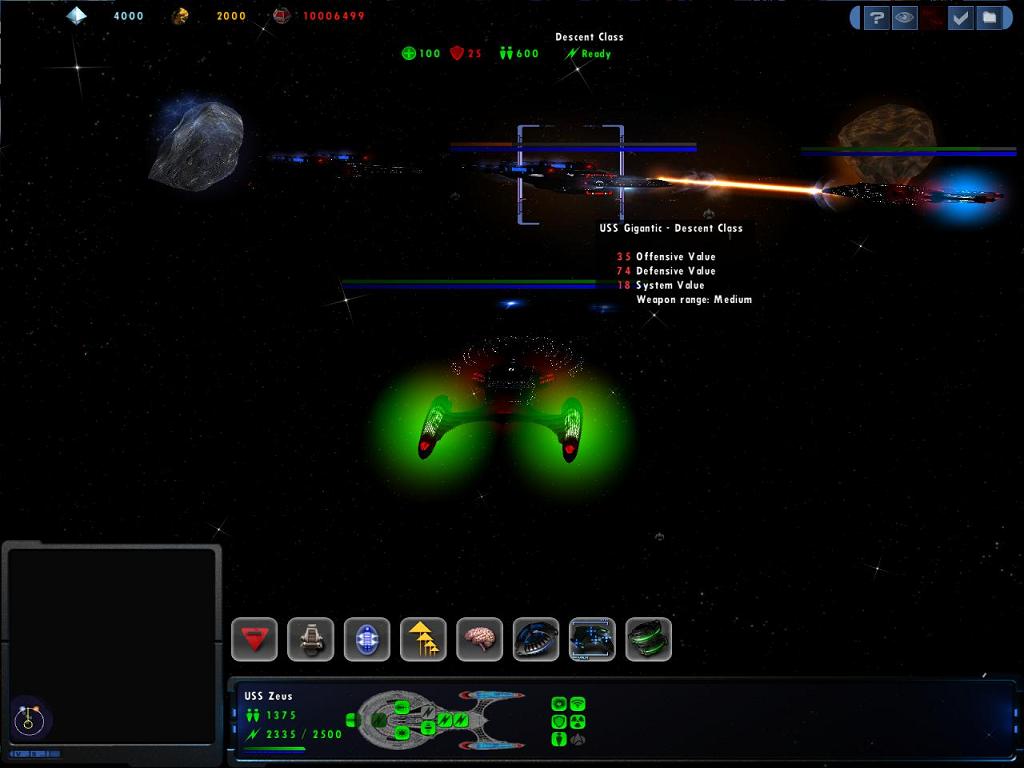Click the red downward triangle command icon
Viewport: 1024px width, 768px height.
pyautogui.click(x=255, y=639)
